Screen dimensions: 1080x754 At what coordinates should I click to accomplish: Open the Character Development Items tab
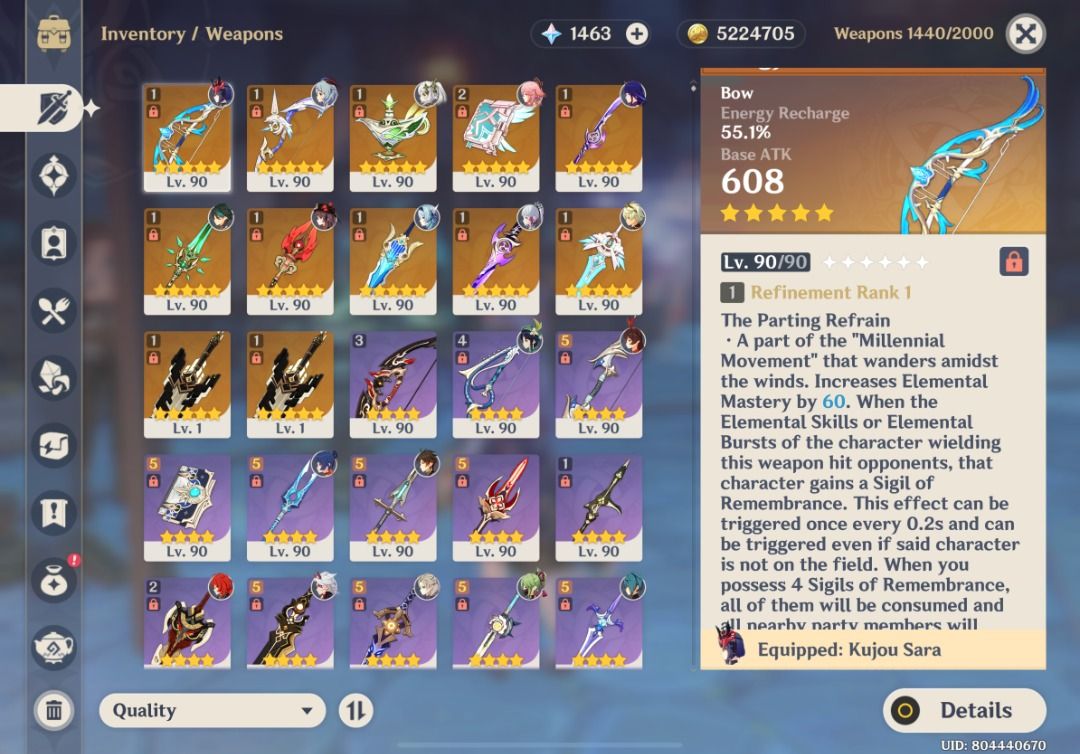[54, 243]
